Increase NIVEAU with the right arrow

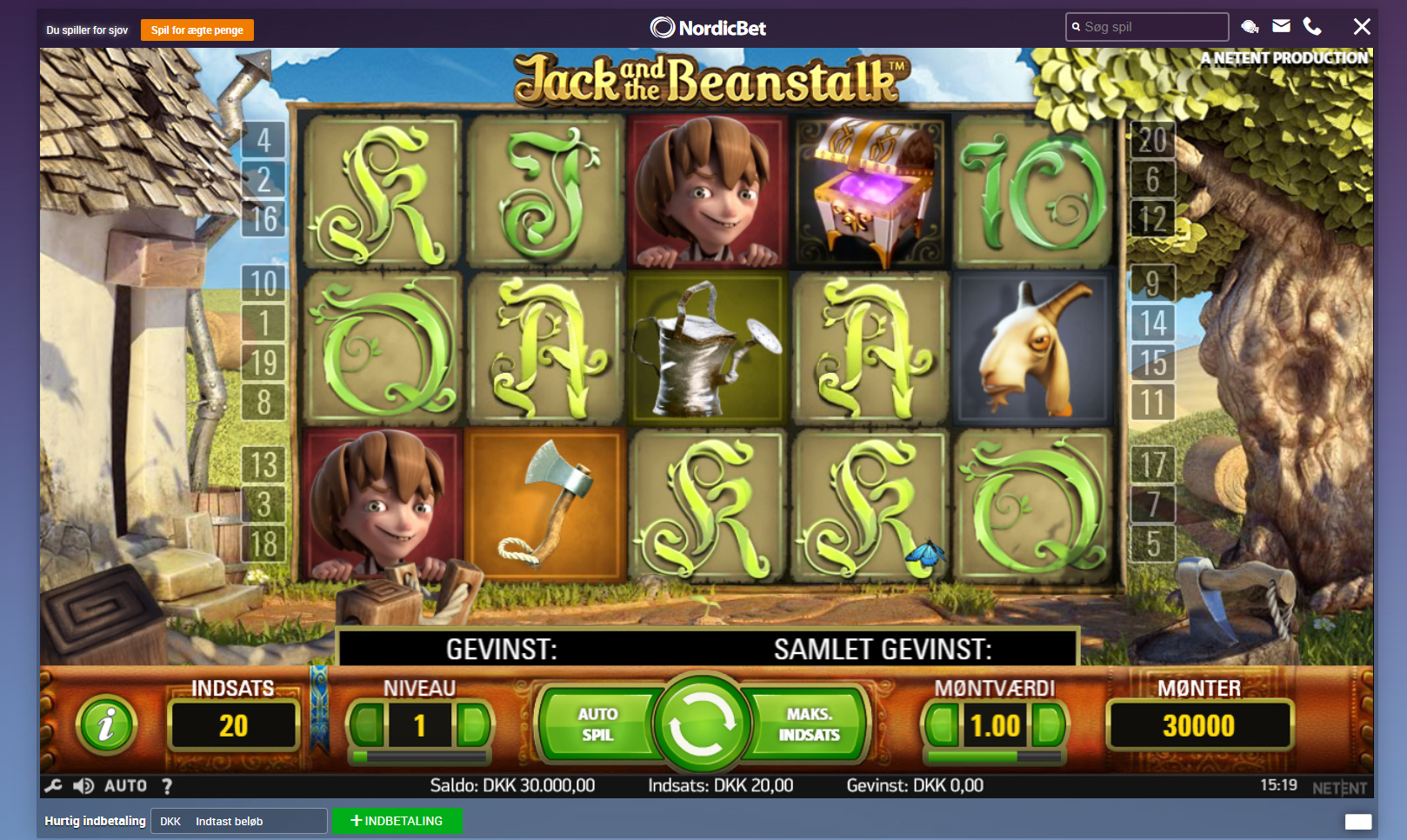(475, 724)
